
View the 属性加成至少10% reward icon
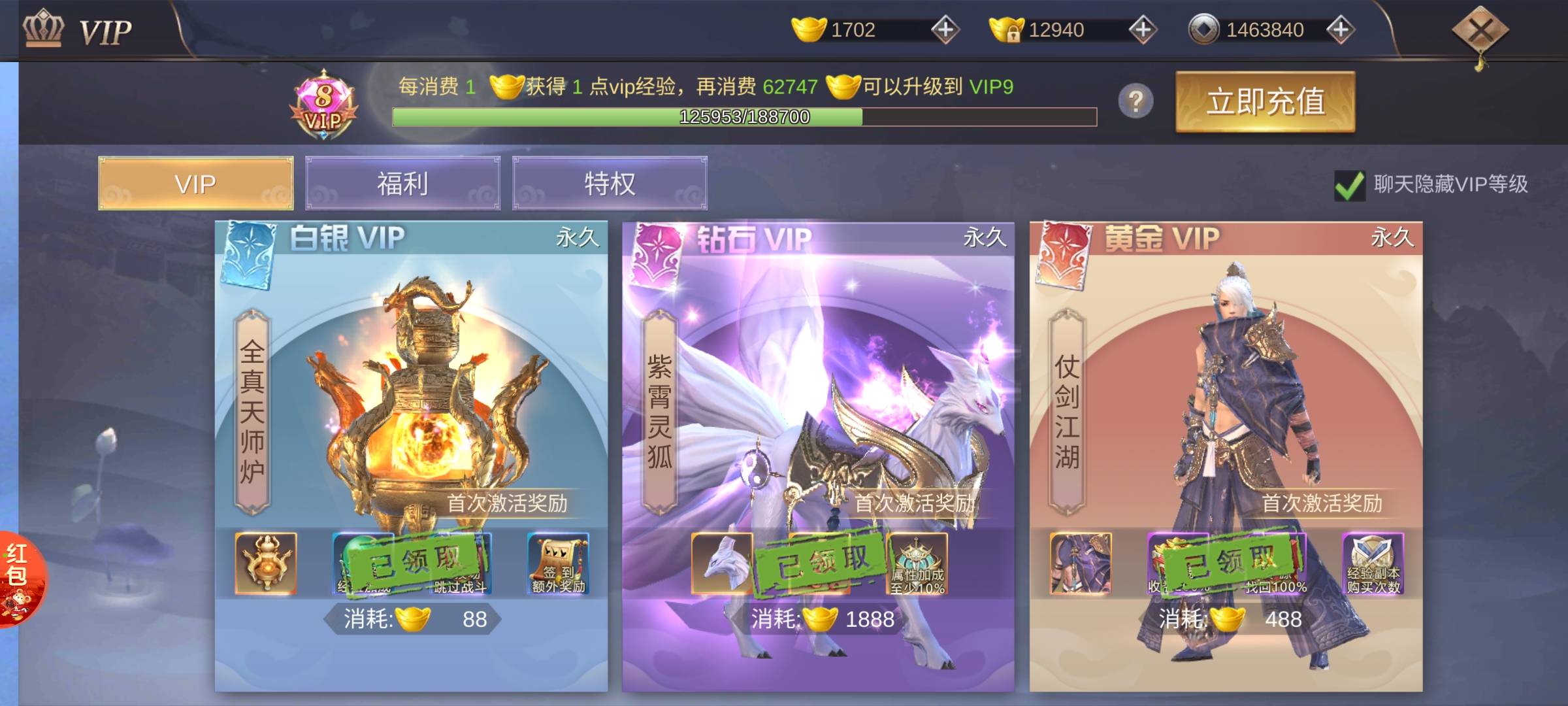click(x=917, y=563)
